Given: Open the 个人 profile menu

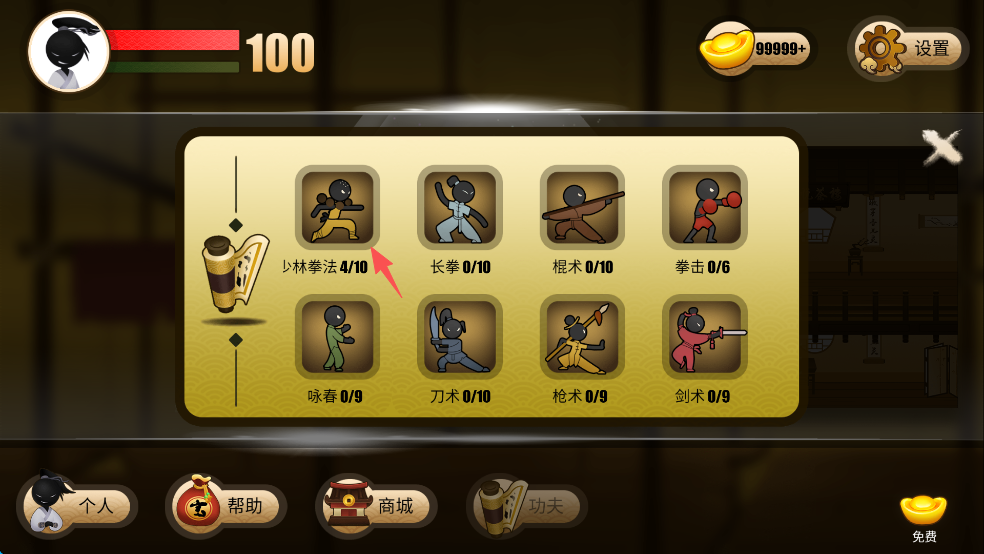Looking at the screenshot, I should click(x=76, y=506).
